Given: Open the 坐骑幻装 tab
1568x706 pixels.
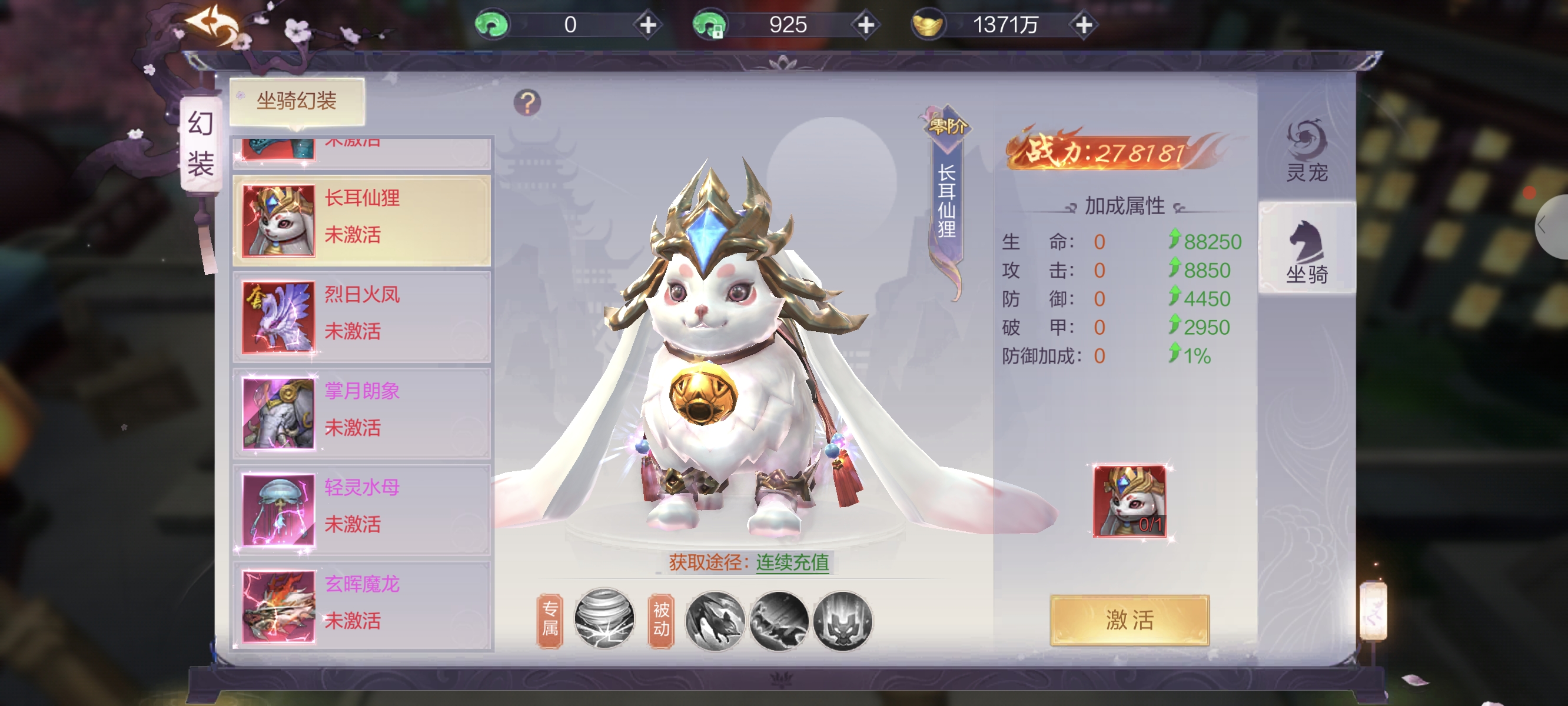Looking at the screenshot, I should pyautogui.click(x=297, y=101).
